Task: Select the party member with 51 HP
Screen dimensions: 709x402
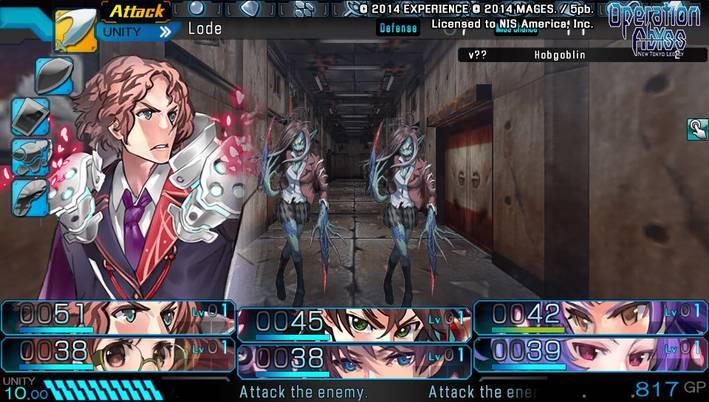Action: click(x=118, y=318)
